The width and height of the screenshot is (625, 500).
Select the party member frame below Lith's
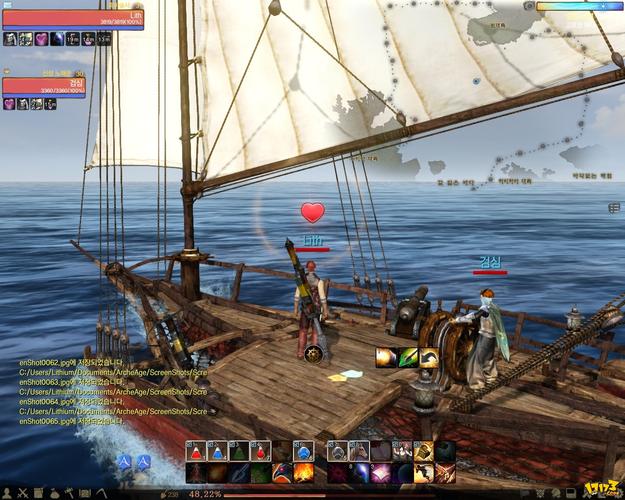[x=43, y=86]
